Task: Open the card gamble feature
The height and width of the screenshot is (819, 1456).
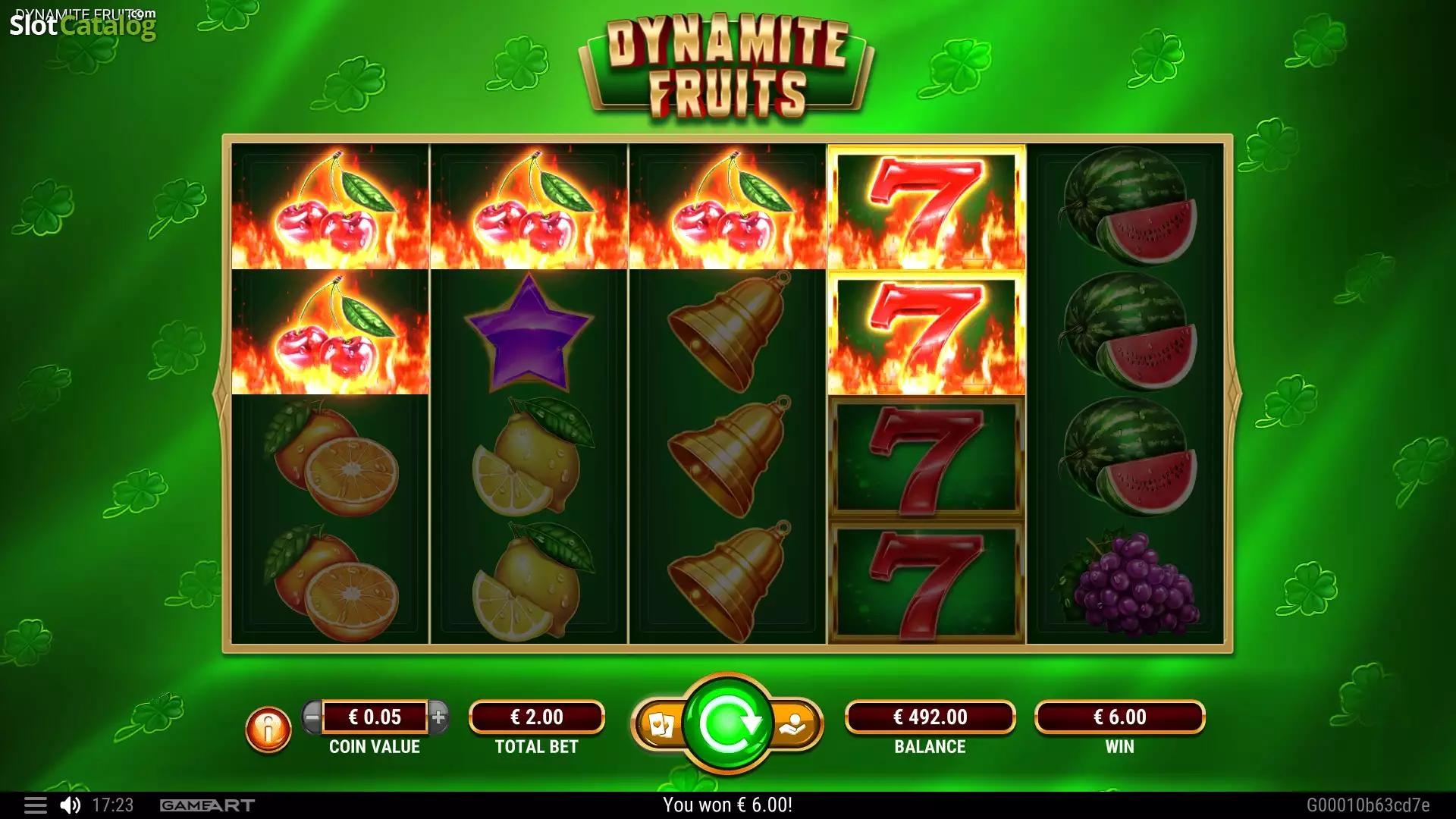Action: coord(661,725)
